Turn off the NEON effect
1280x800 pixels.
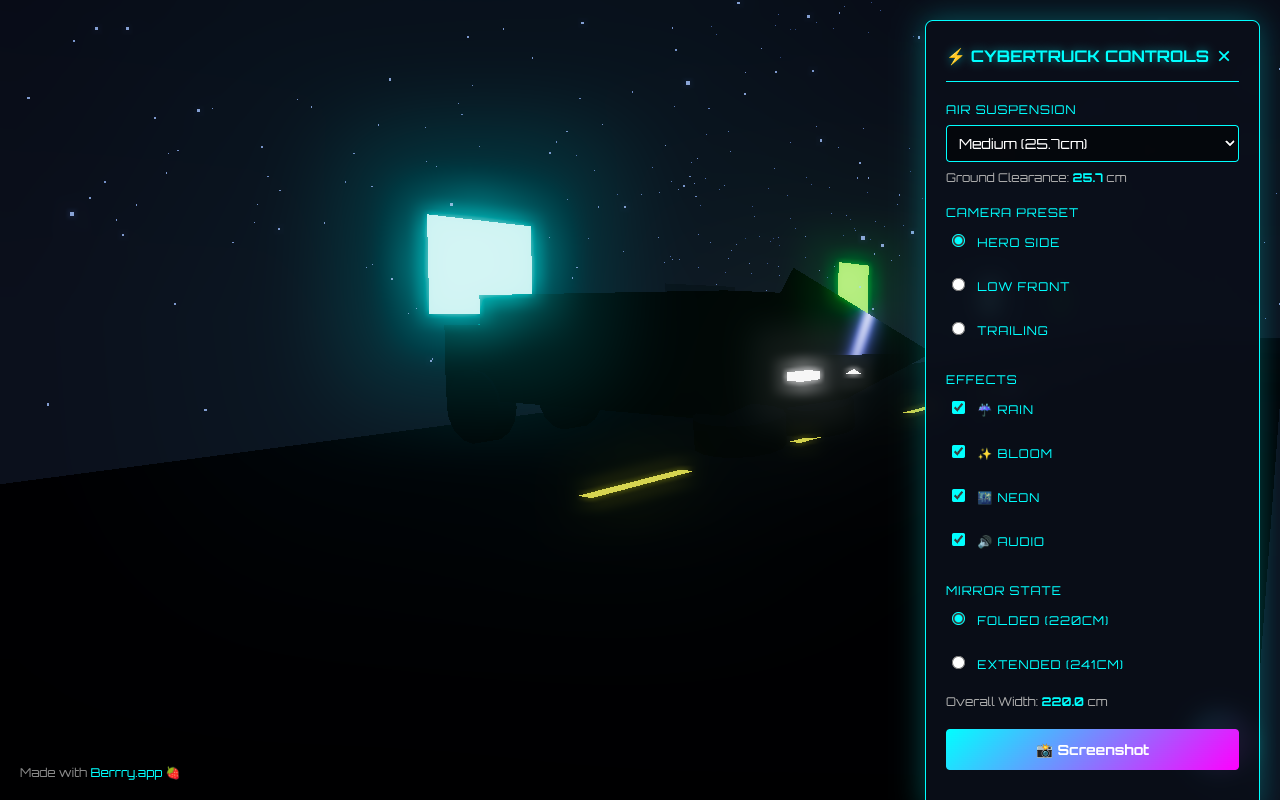point(958,495)
